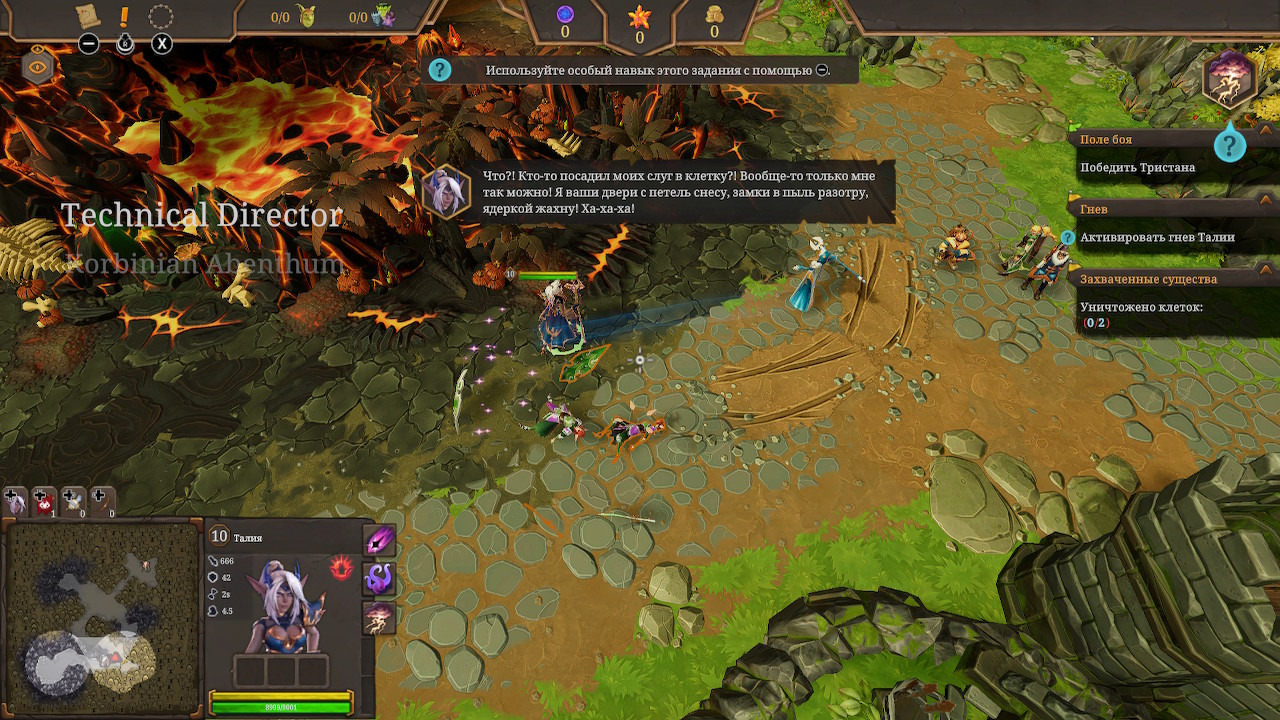Toggle the orange eye hexagon button
Screen dimensions: 1280x720
(x=38, y=68)
